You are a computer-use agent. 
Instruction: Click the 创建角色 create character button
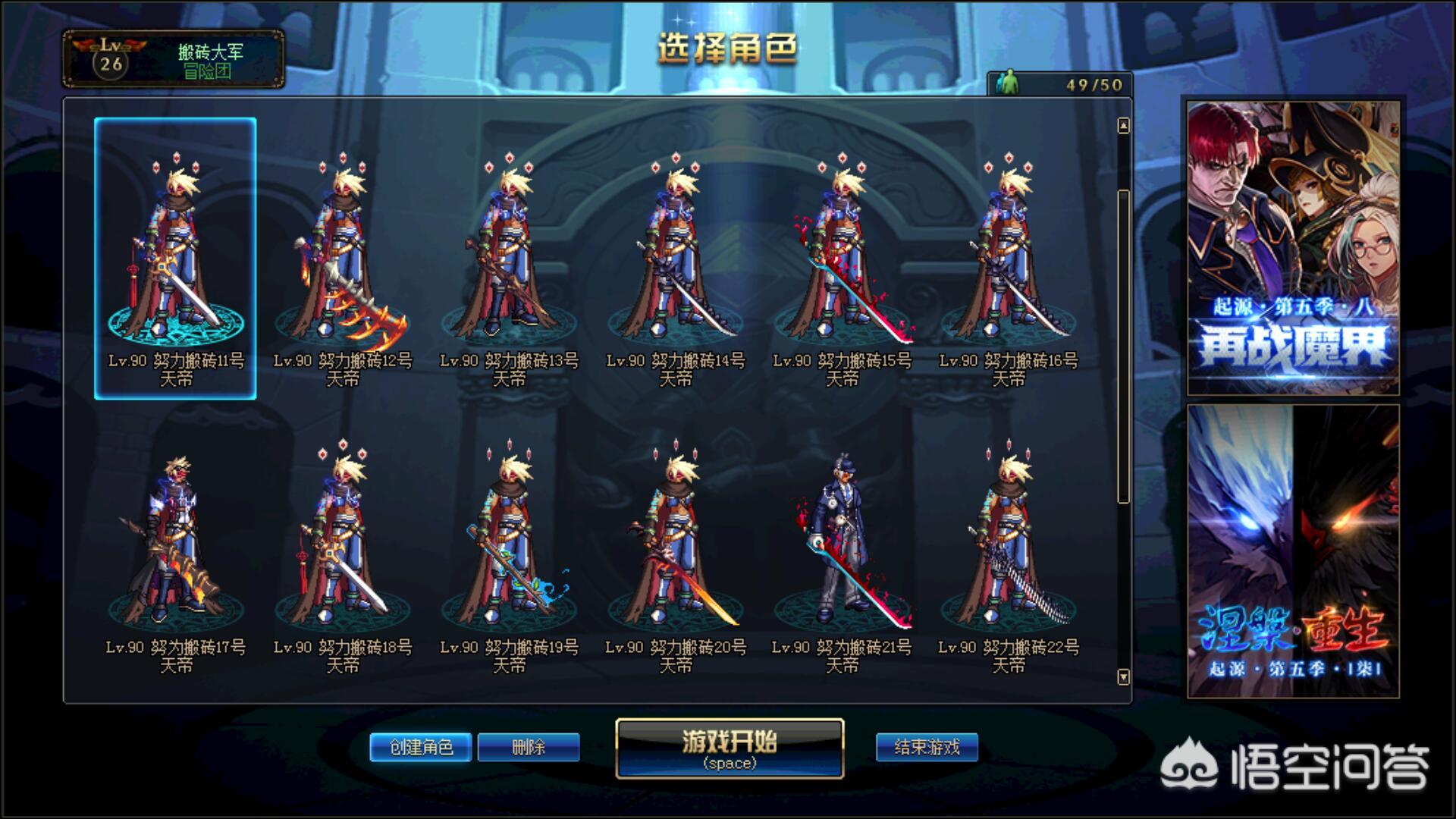click(421, 747)
